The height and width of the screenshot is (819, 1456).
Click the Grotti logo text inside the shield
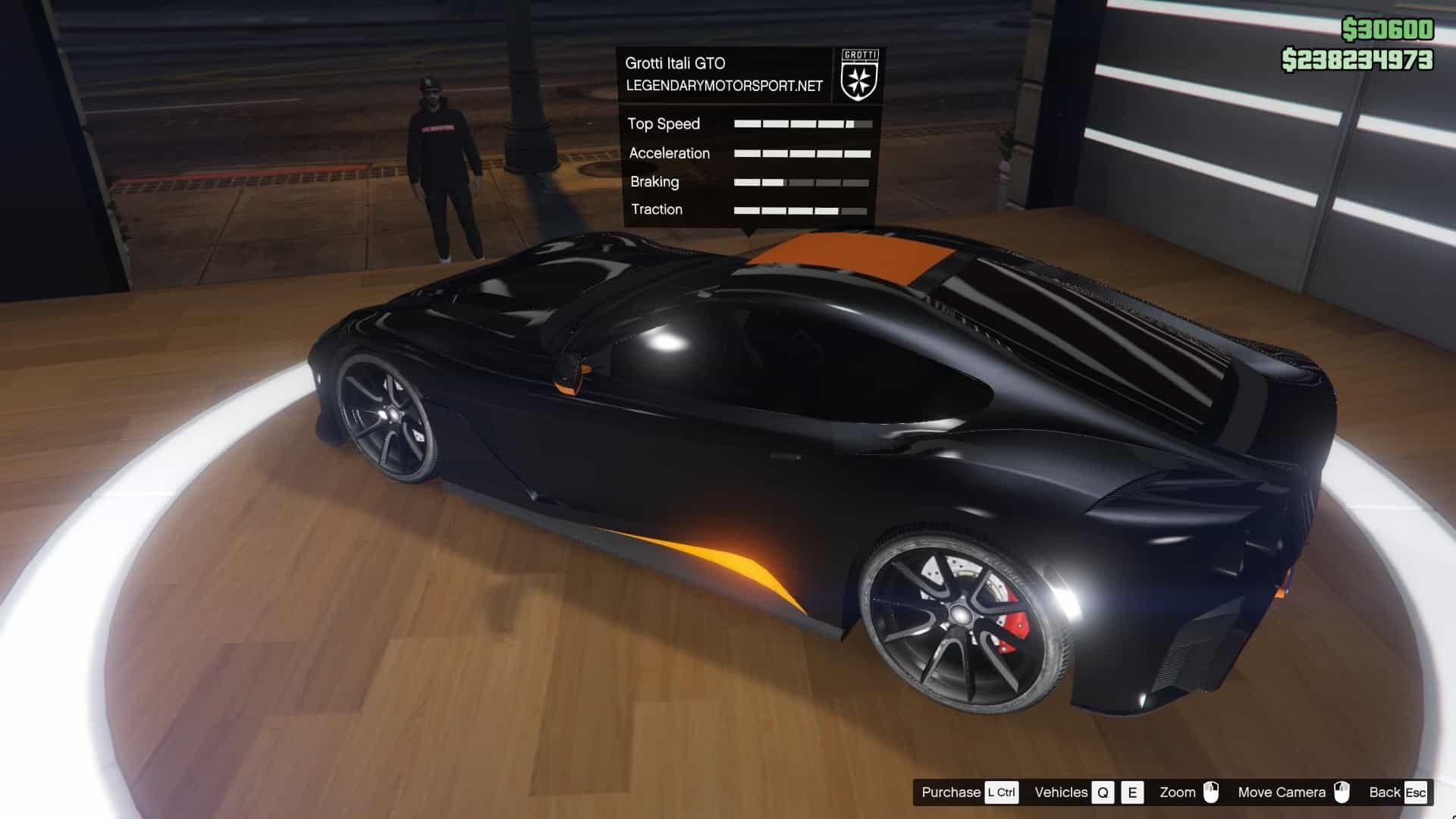tap(861, 55)
